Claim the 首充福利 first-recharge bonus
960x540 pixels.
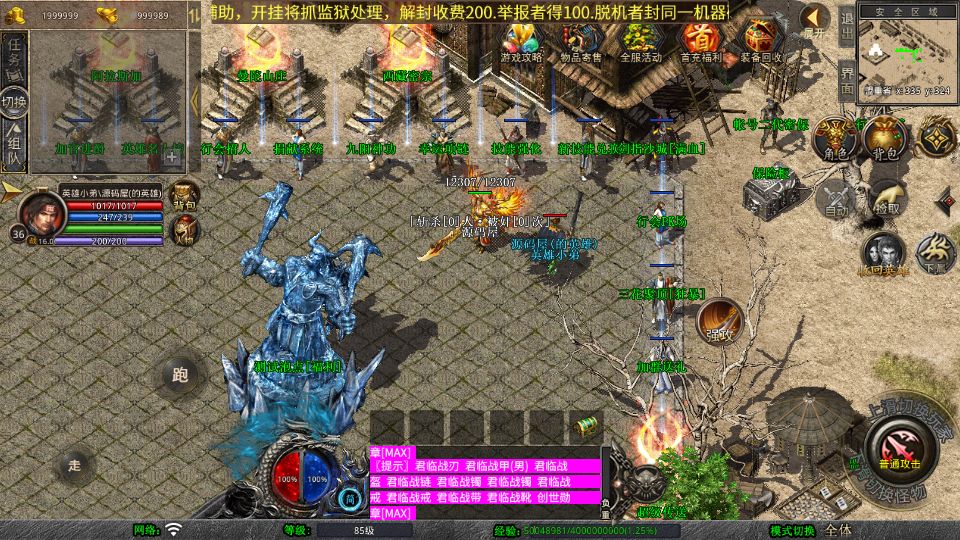[x=701, y=42]
